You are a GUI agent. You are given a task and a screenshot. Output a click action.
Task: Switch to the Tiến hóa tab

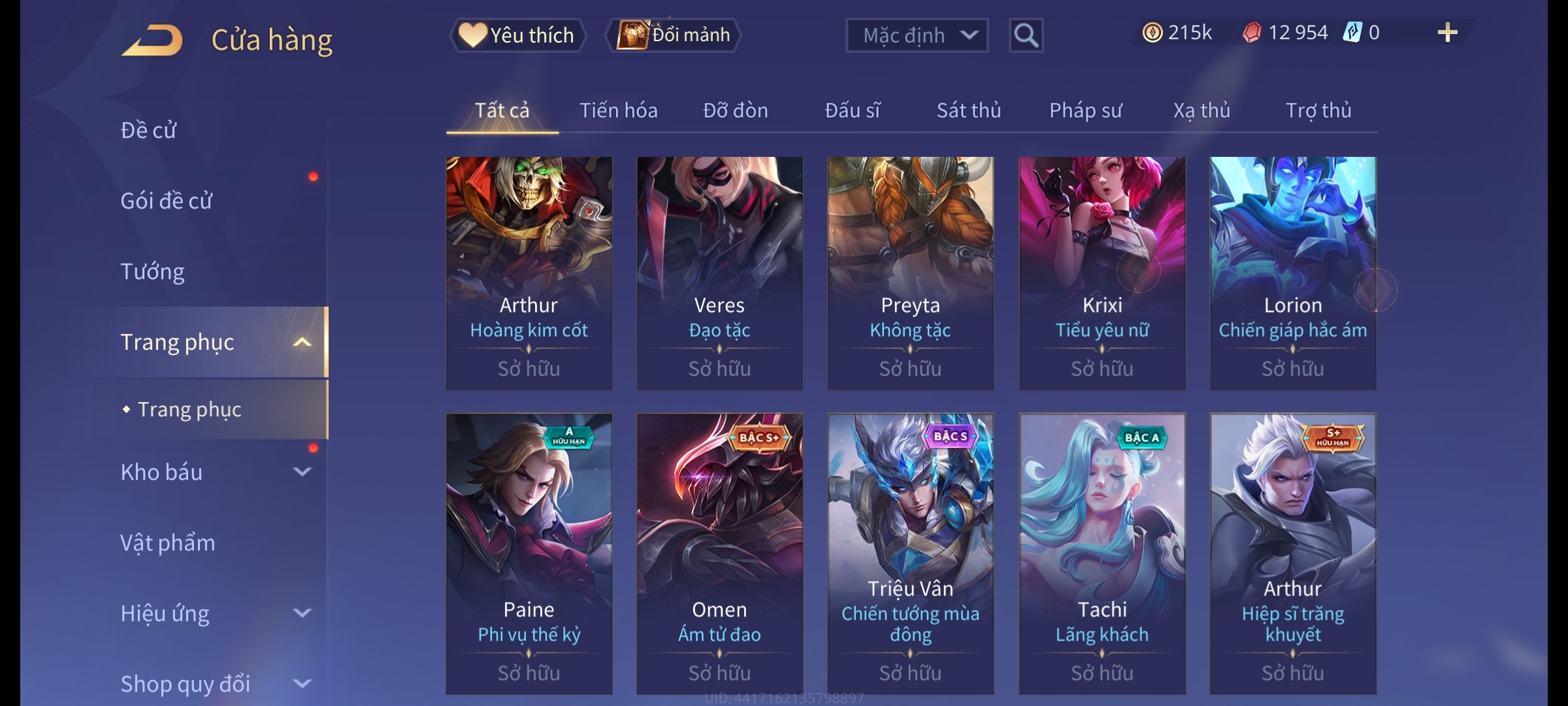(x=618, y=110)
